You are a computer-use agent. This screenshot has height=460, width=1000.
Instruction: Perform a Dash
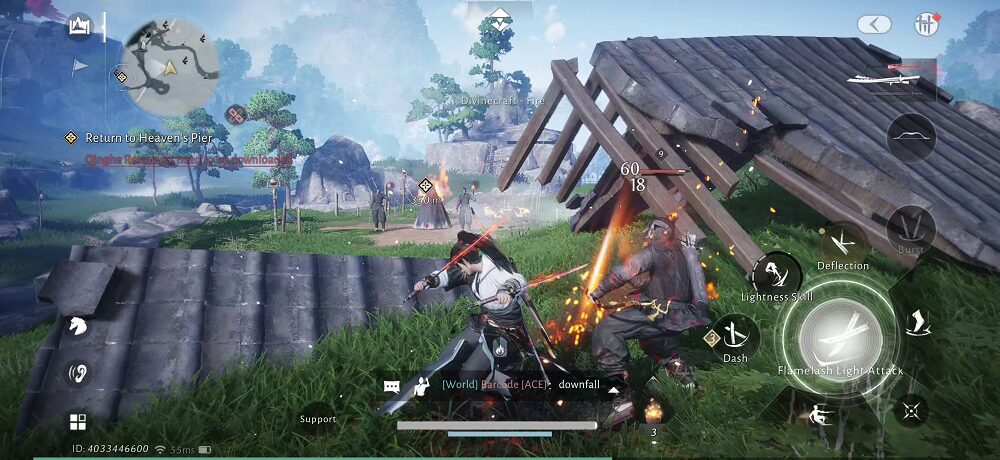tap(736, 336)
